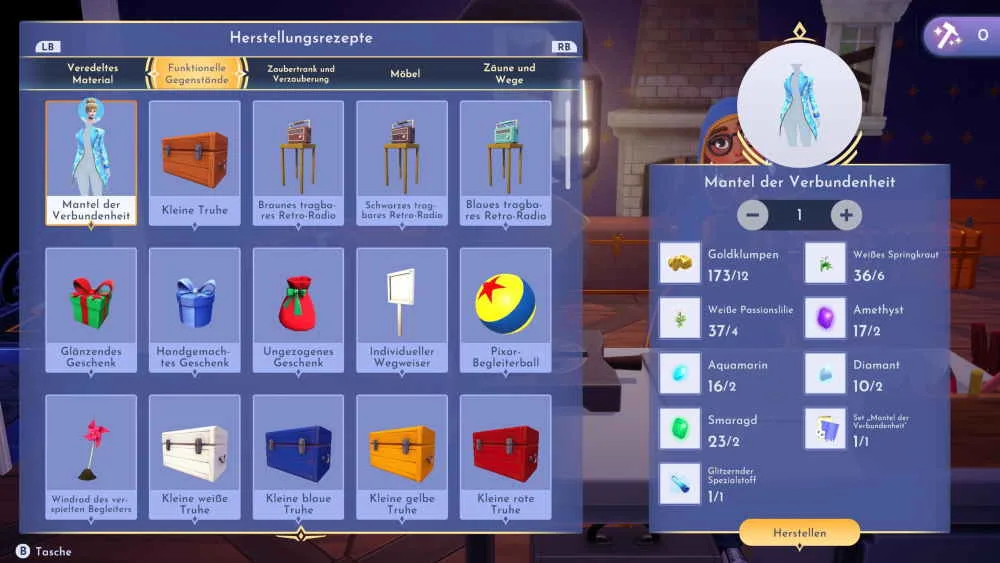The image size is (1000, 563).
Task: Select the Individueller Wegweiser recipe
Action: point(402,310)
